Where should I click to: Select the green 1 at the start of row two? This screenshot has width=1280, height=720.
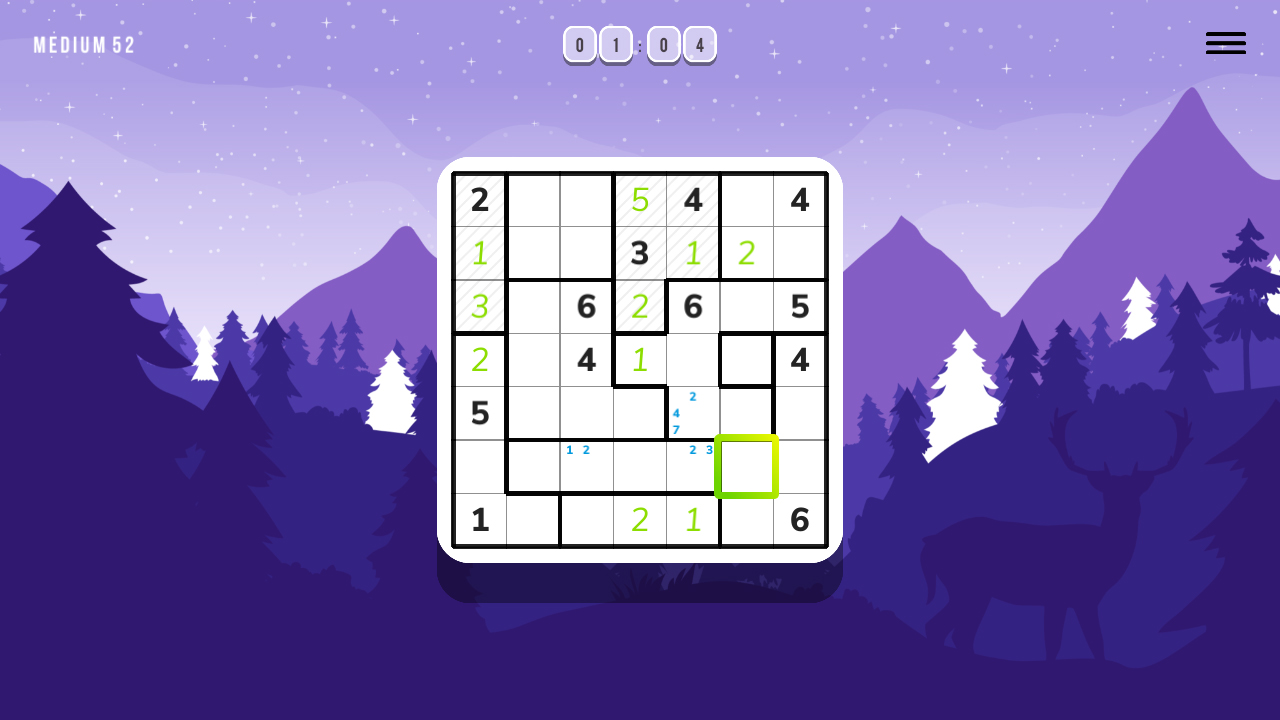point(480,254)
